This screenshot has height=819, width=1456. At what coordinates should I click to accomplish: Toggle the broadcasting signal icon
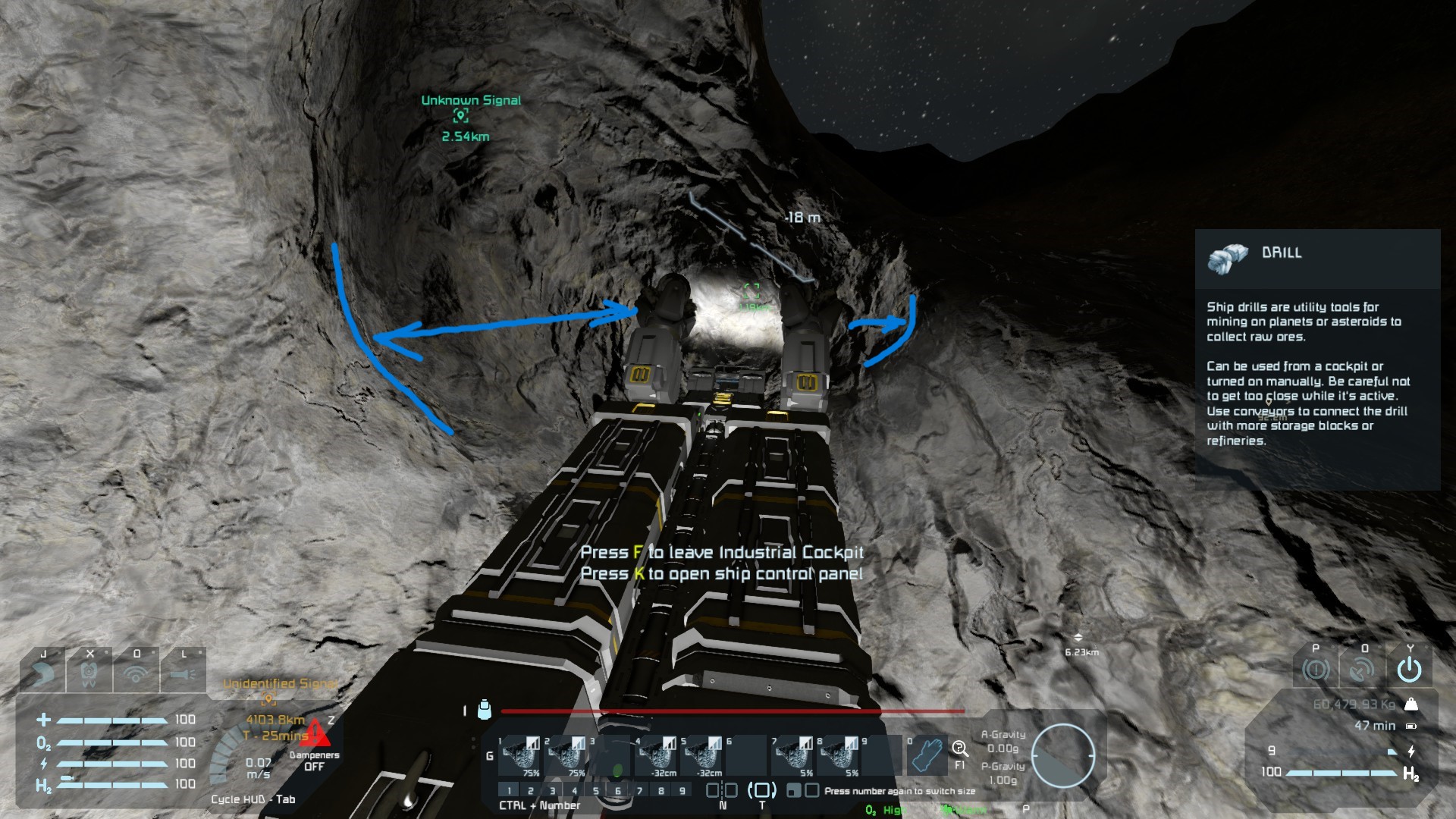[x=136, y=673]
